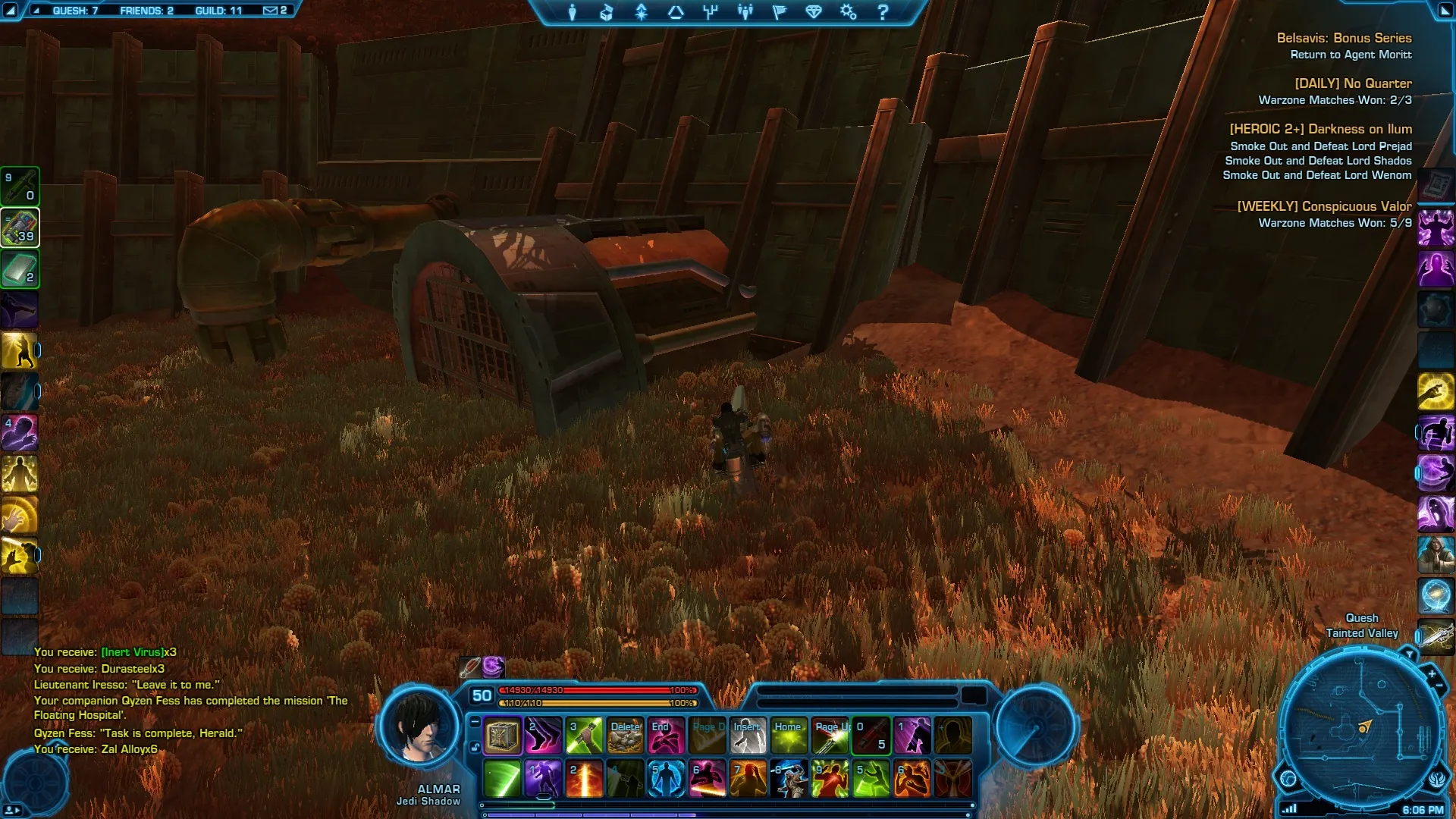The height and width of the screenshot is (819, 1456).
Task: Open the inventory box icon in top menu
Action: point(607,12)
